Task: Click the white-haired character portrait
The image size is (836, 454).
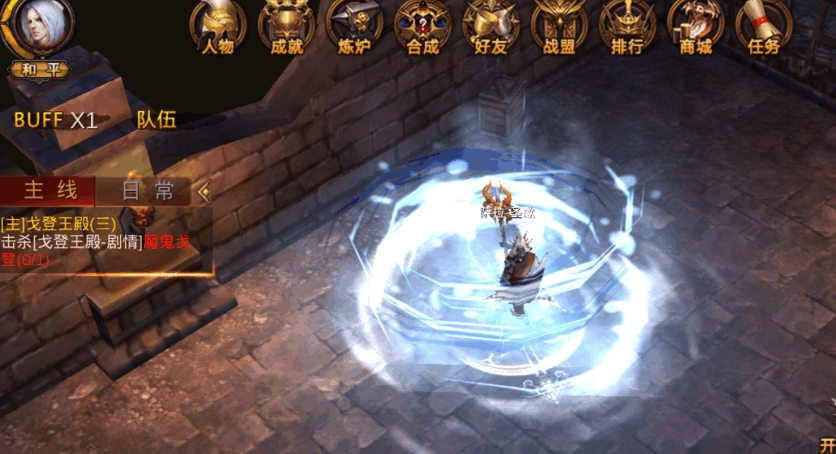Action: point(37,27)
